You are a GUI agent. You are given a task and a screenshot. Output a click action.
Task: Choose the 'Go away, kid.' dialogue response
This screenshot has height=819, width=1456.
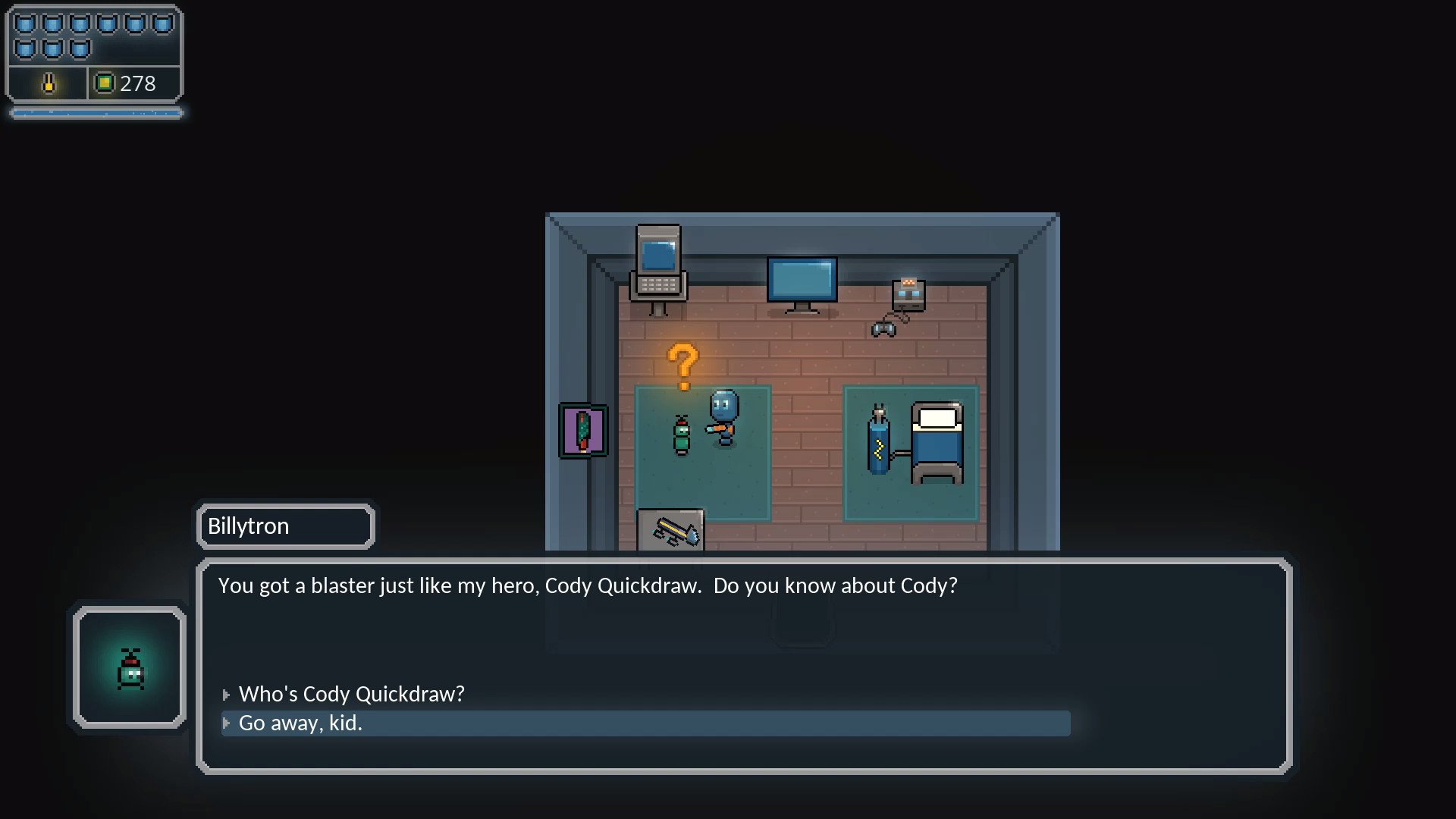300,723
